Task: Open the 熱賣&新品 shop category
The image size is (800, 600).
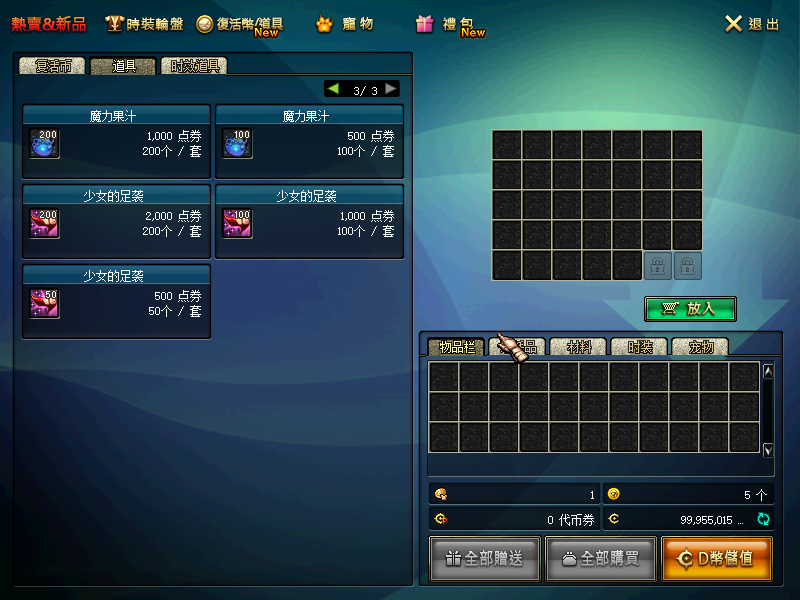Action: (49, 24)
